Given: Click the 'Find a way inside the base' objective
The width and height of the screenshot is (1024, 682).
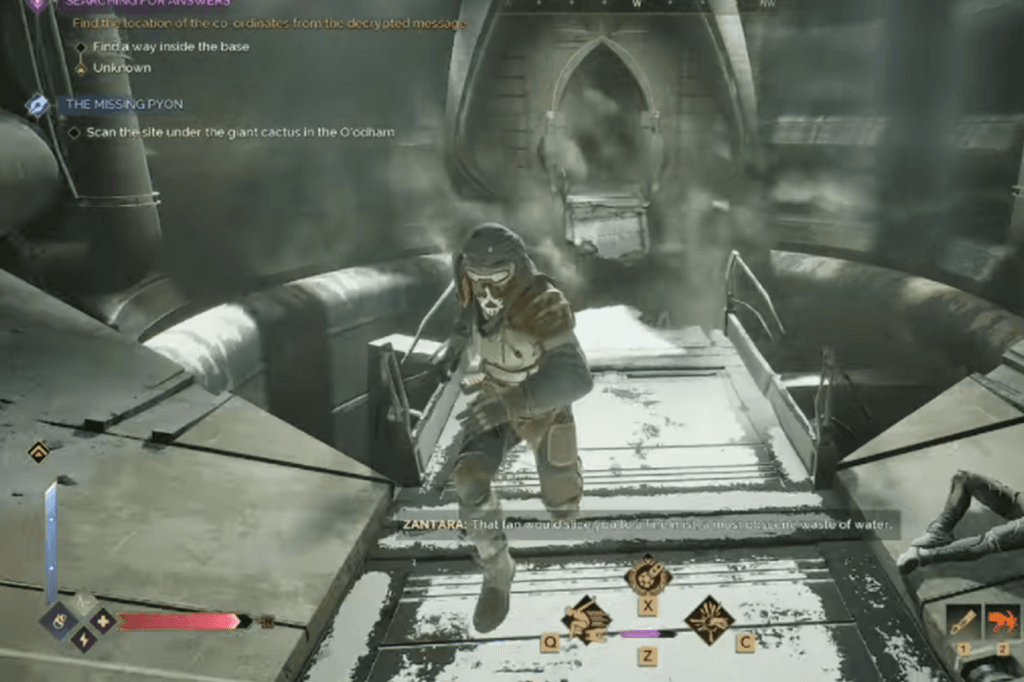Looking at the screenshot, I should point(171,46).
